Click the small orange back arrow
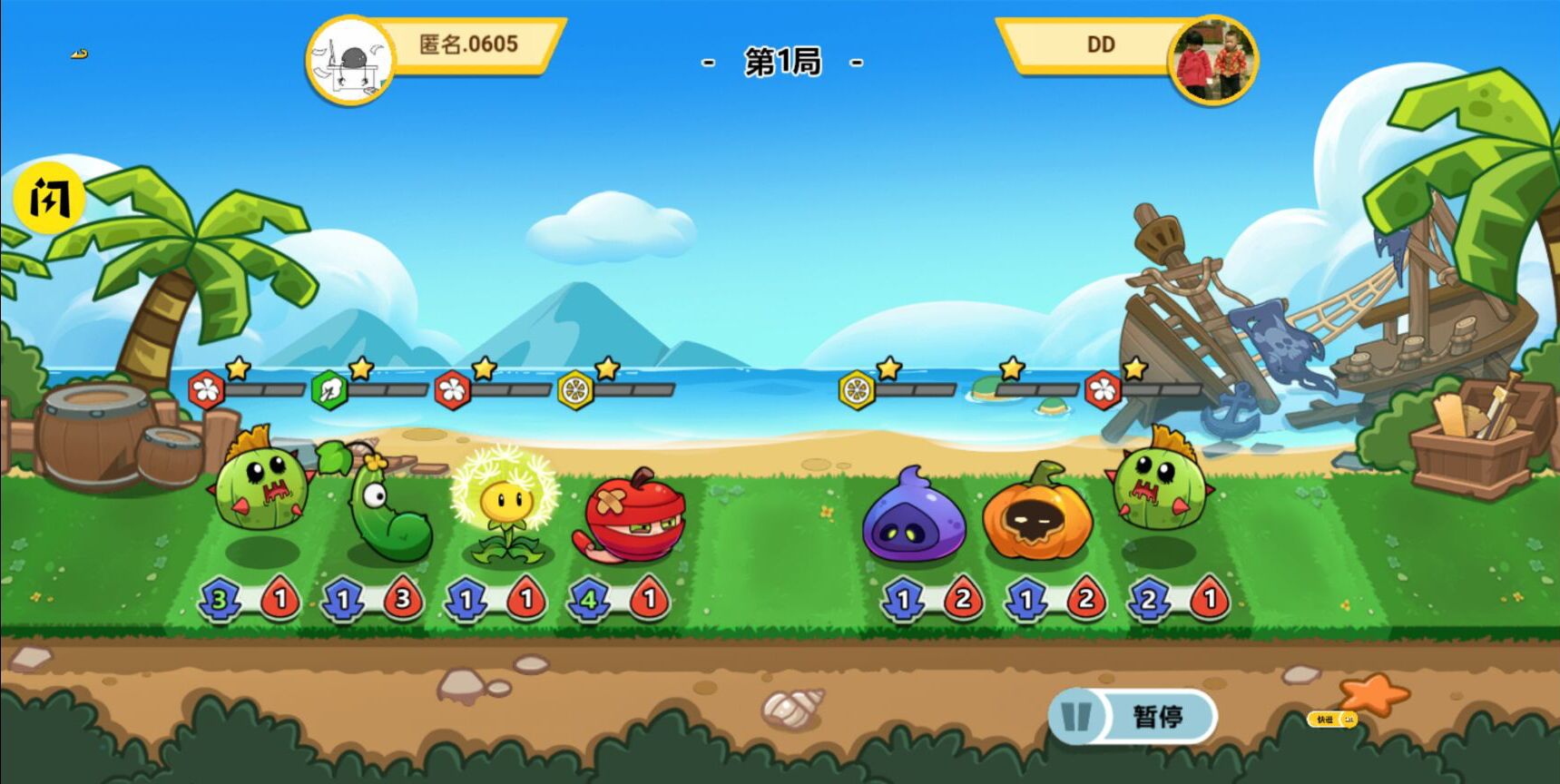The width and height of the screenshot is (1560, 784). coord(80,54)
